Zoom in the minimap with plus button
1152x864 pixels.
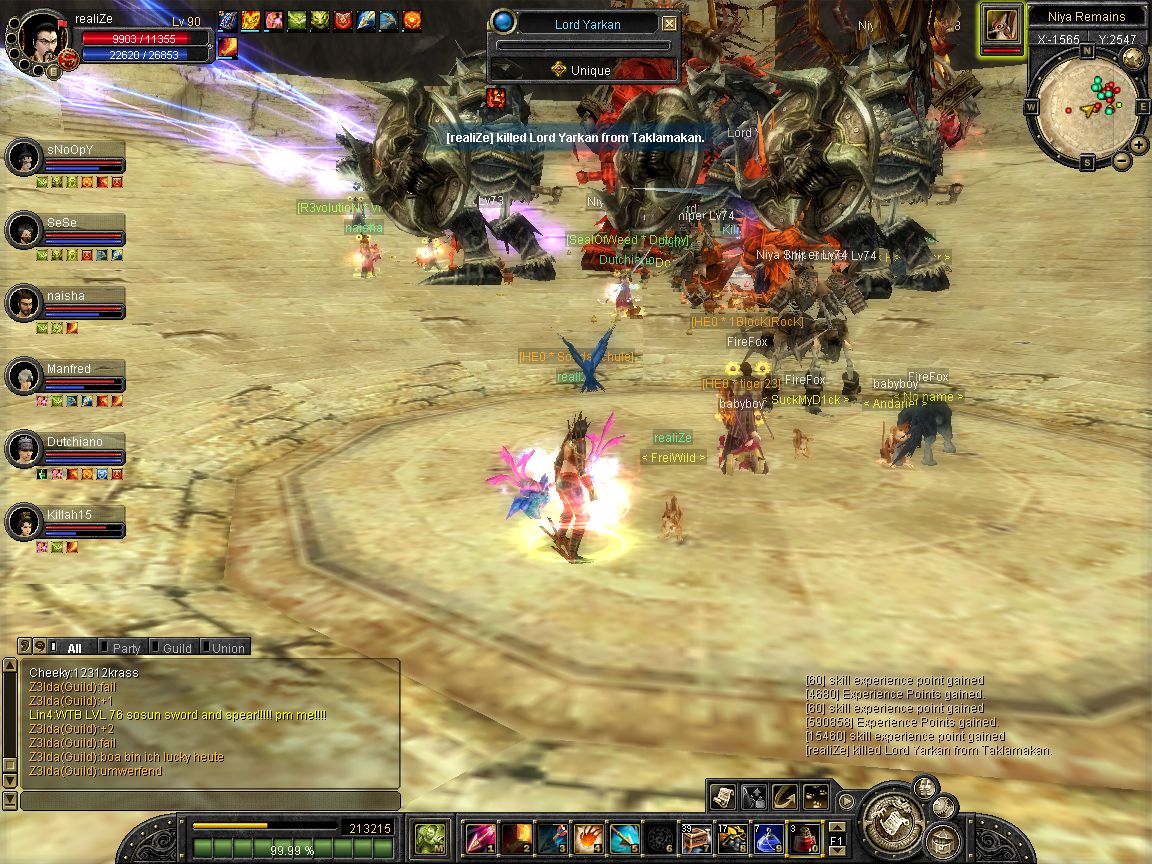[x=1140, y=145]
